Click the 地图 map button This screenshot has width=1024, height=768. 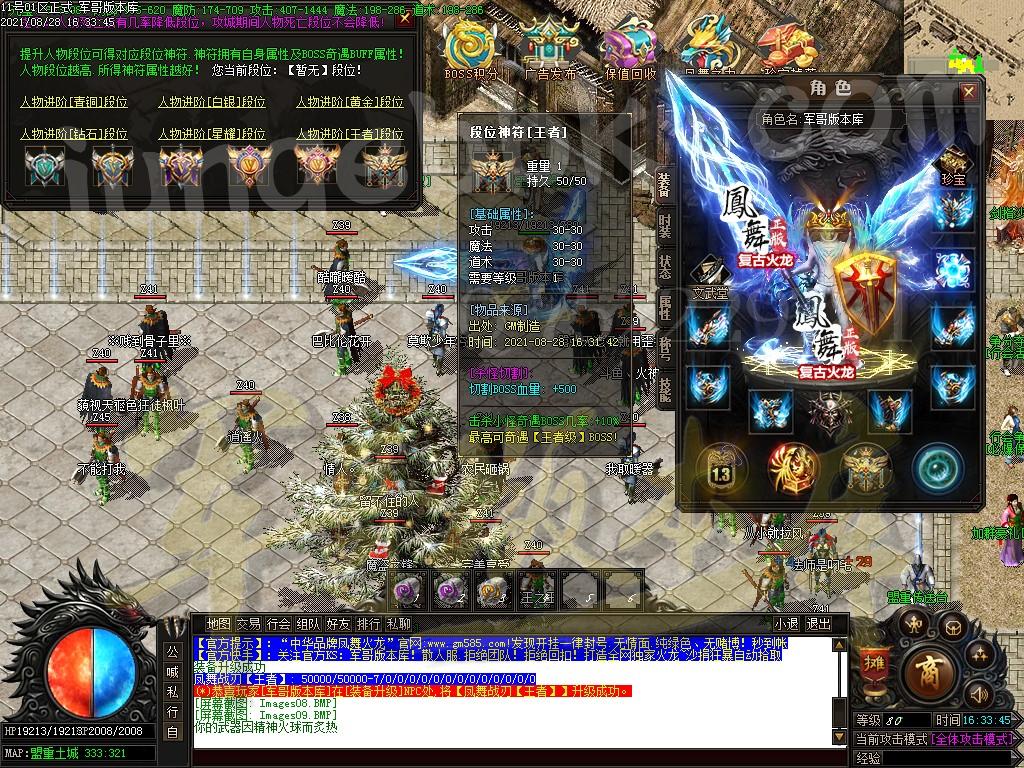[x=219, y=624]
